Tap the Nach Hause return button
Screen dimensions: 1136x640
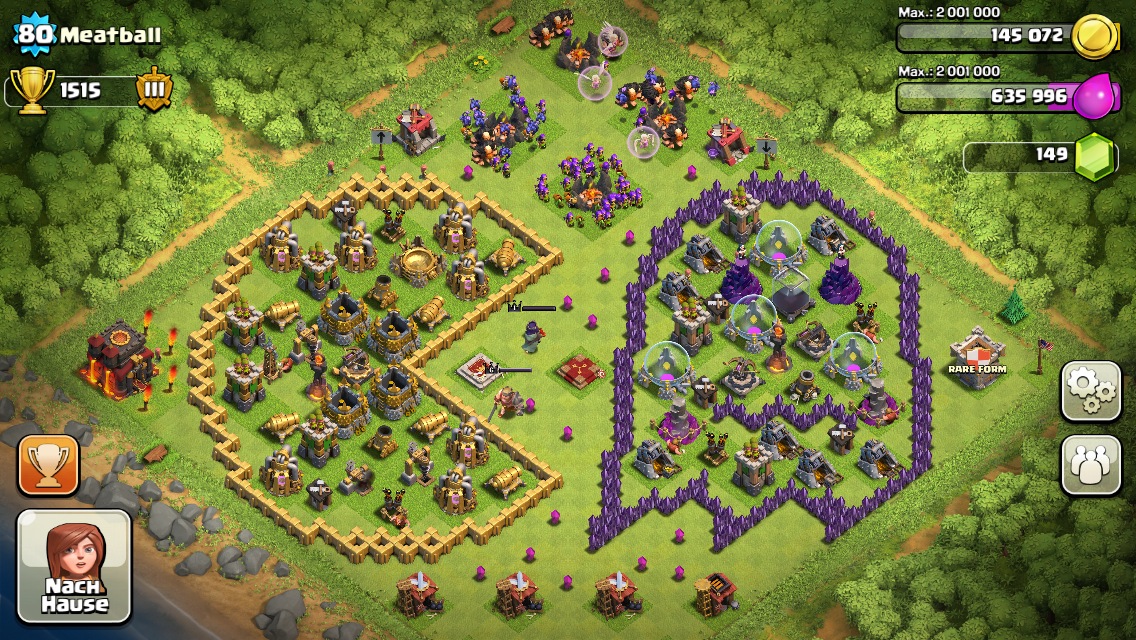pos(74,565)
